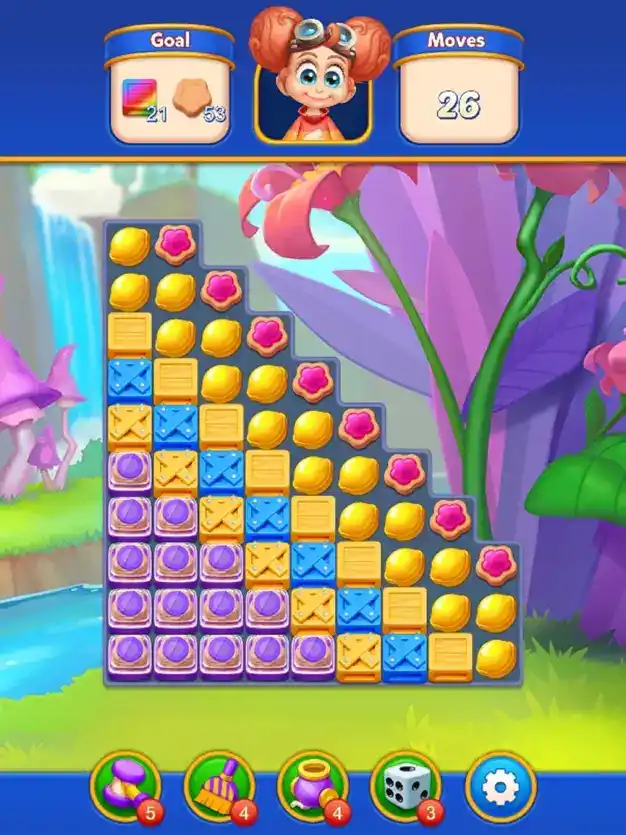Click the Goal objectives panel
Image resolution: width=626 pixels, height=835 pixels.
coord(170,88)
